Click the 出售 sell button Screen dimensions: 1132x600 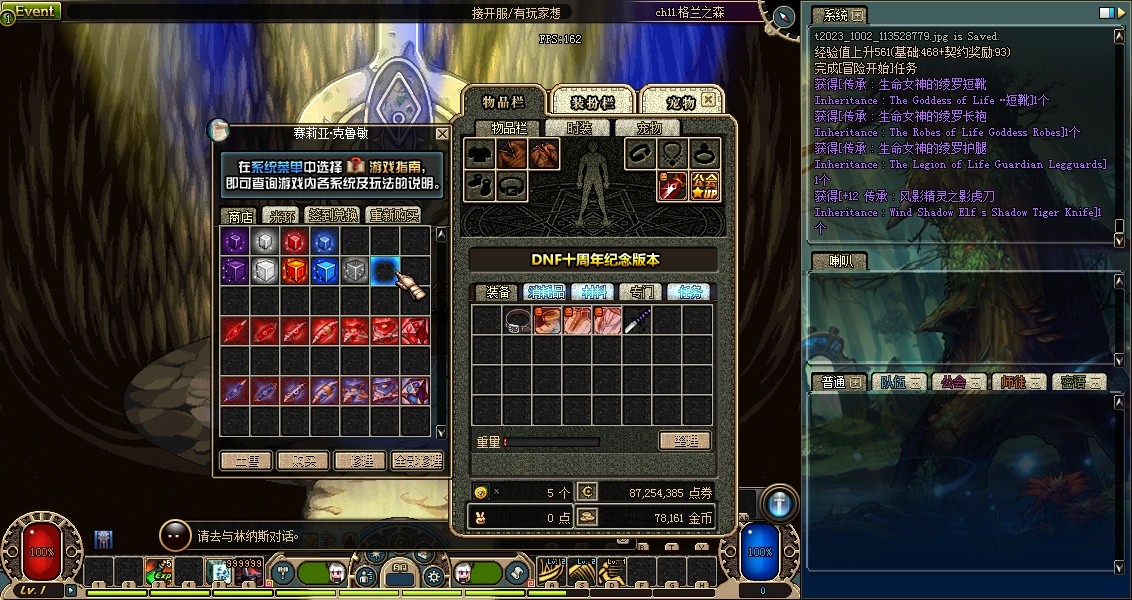246,461
